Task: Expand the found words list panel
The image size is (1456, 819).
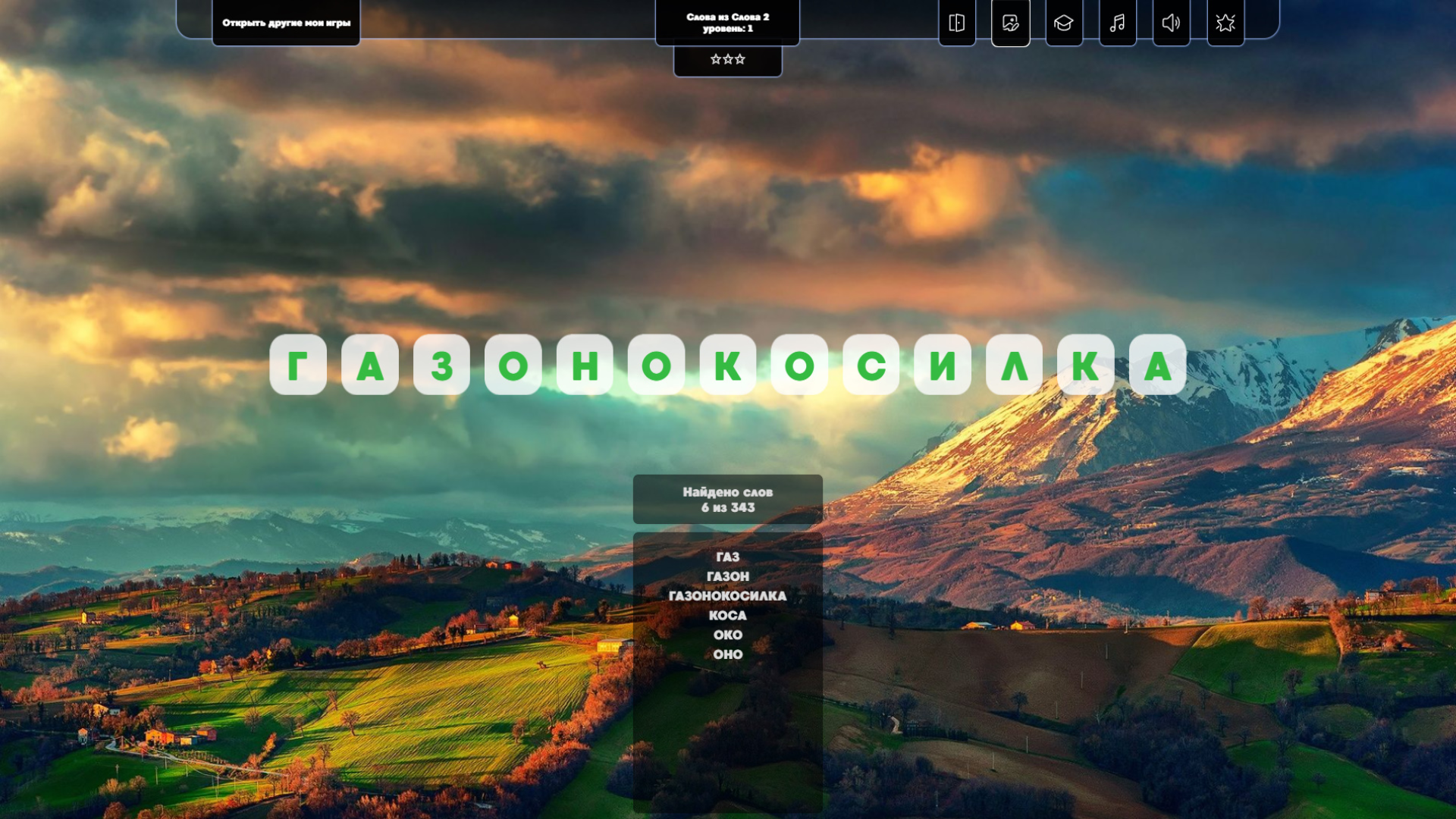Action: pyautogui.click(x=727, y=596)
